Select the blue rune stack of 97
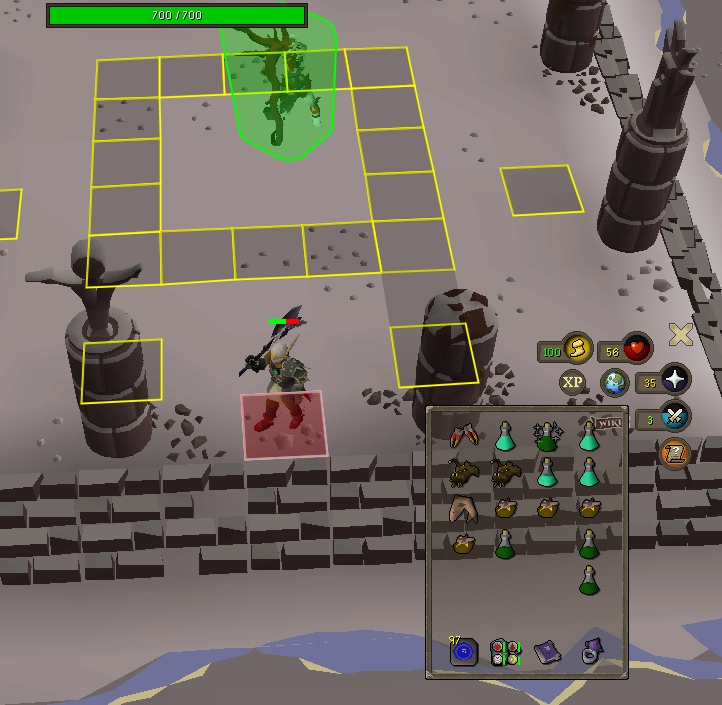722x705 pixels. click(463, 652)
